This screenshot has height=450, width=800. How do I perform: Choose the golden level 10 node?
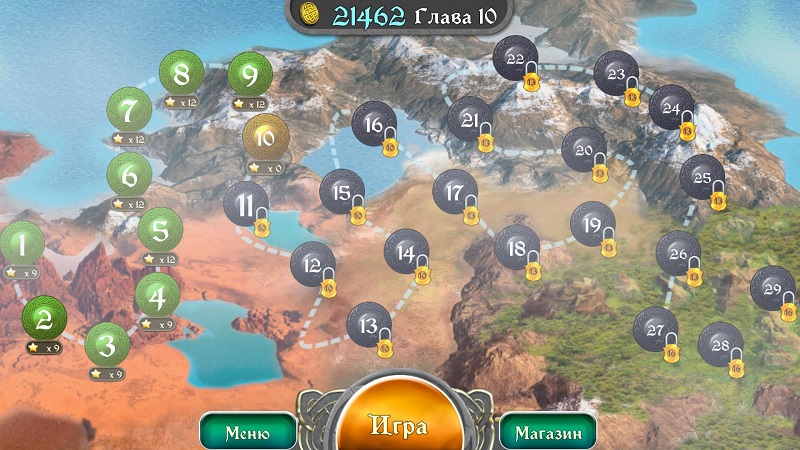click(x=265, y=137)
